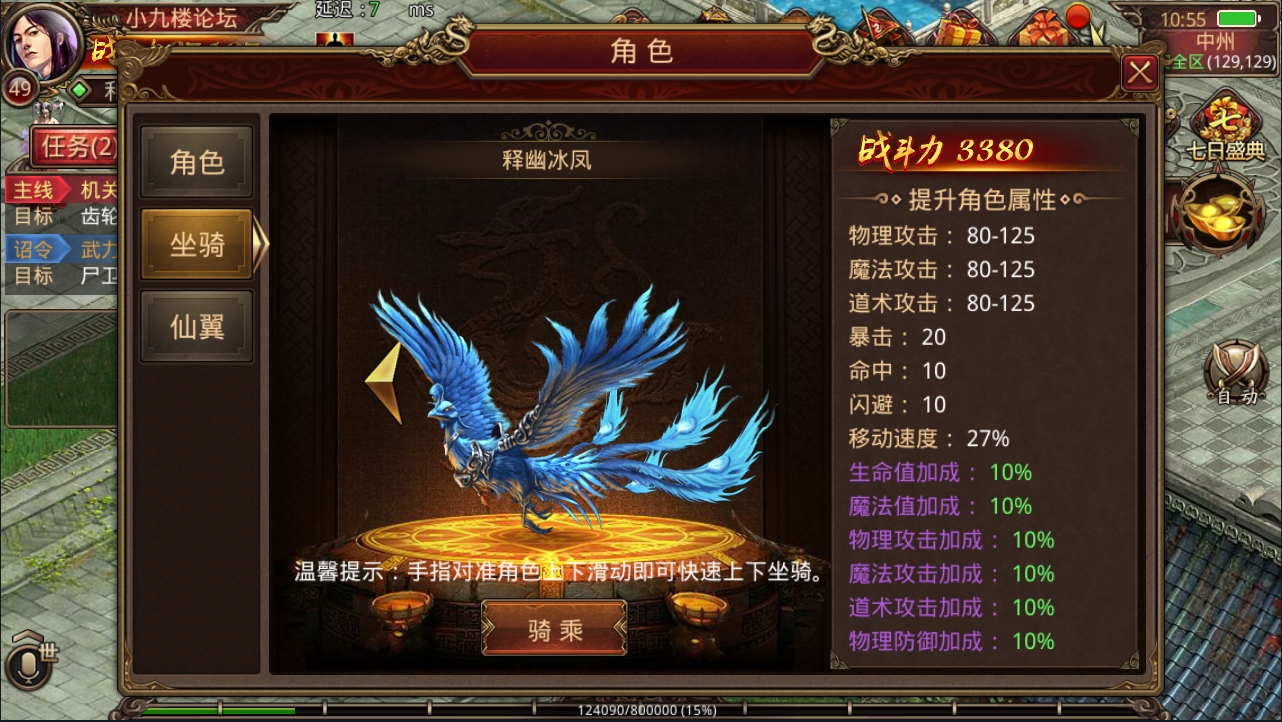The image size is (1282, 722).
Task: Select the 主线 main quest entry
Action: pyautogui.click(x=33, y=191)
